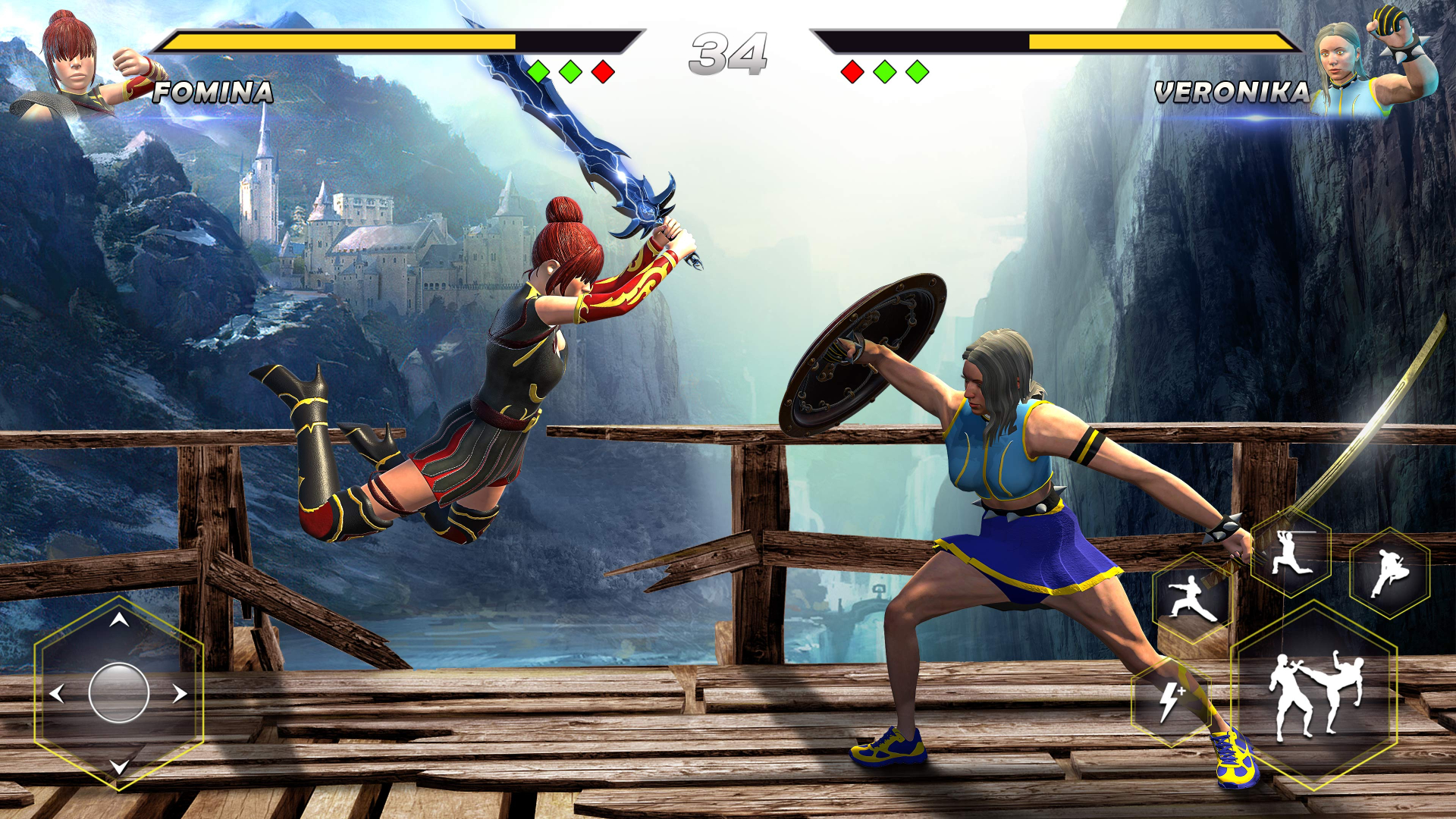
Task: Tap Veronika's red round-loss diamond
Action: 853,71
